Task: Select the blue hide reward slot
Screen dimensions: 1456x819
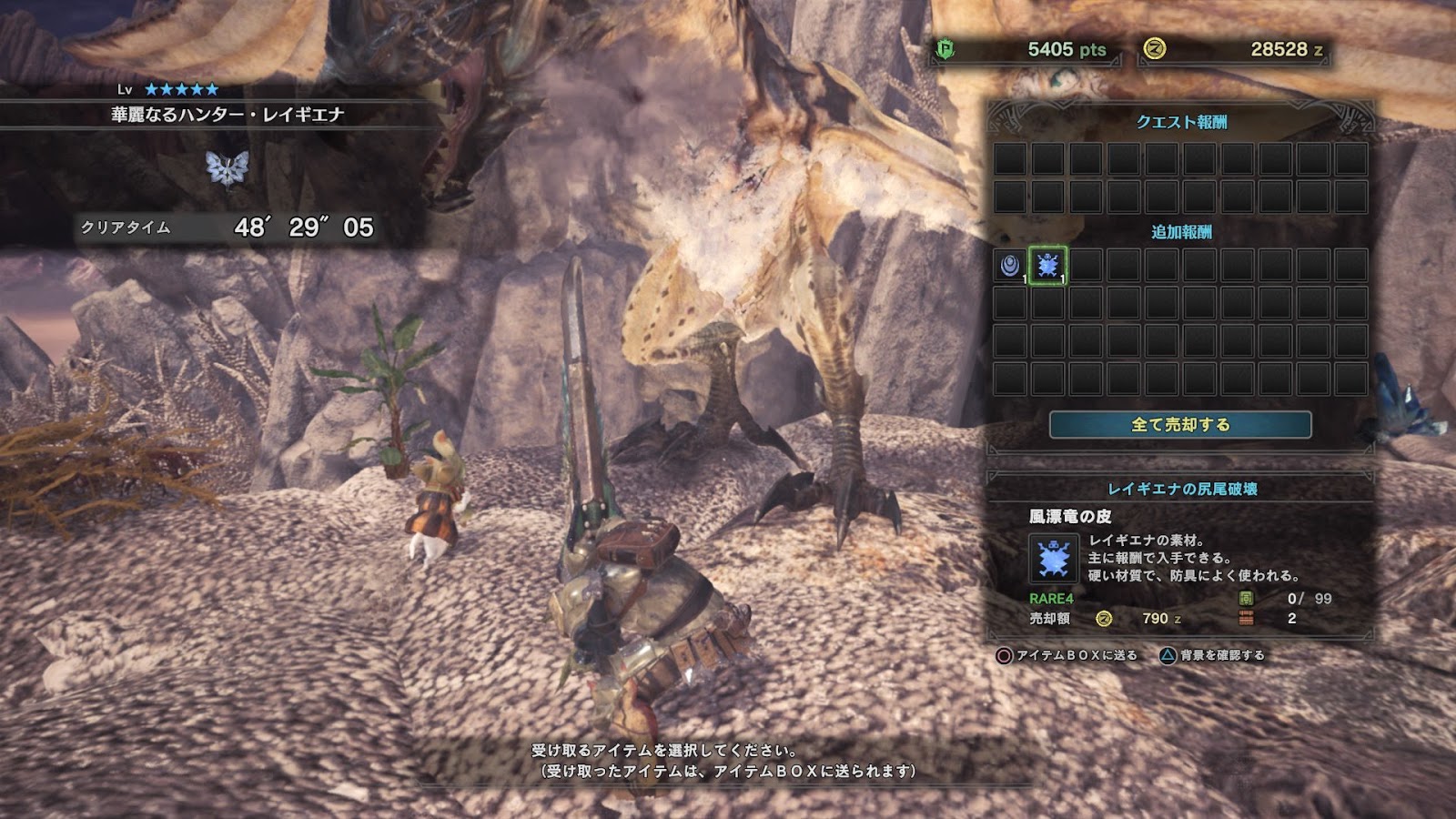Action: (x=1047, y=265)
